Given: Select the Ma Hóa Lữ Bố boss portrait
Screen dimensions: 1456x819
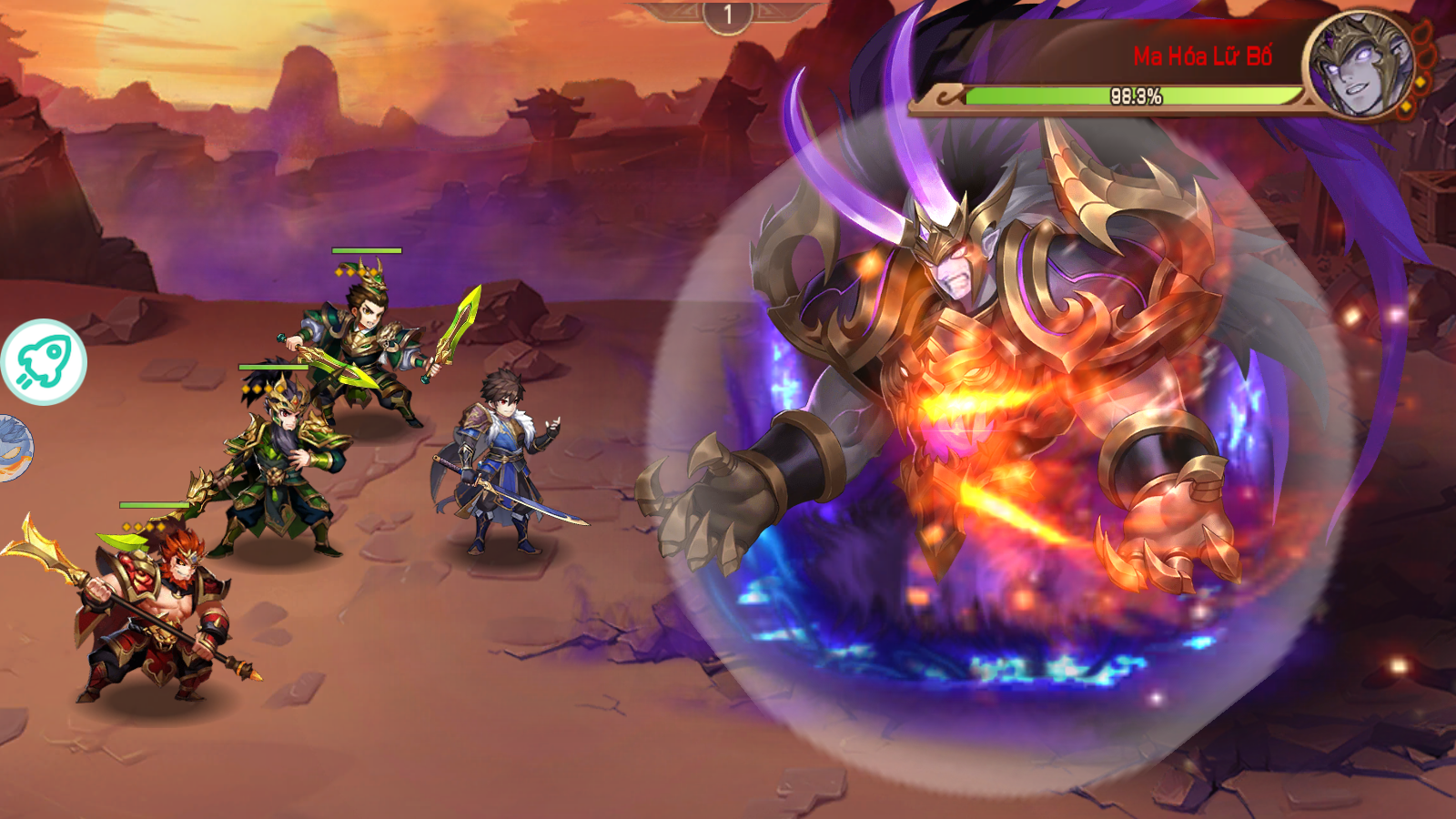Looking at the screenshot, I should (1360, 66).
